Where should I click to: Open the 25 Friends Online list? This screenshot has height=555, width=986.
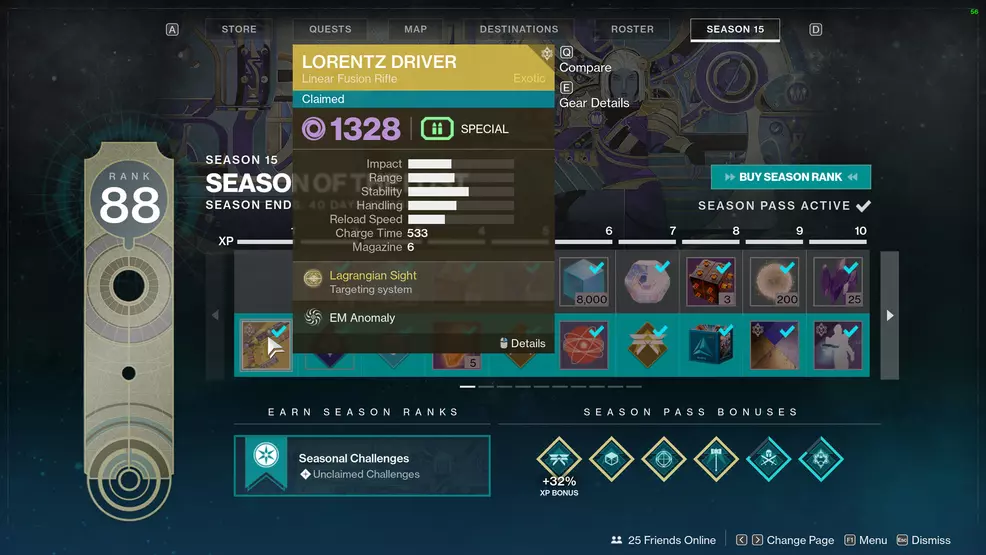click(x=662, y=540)
